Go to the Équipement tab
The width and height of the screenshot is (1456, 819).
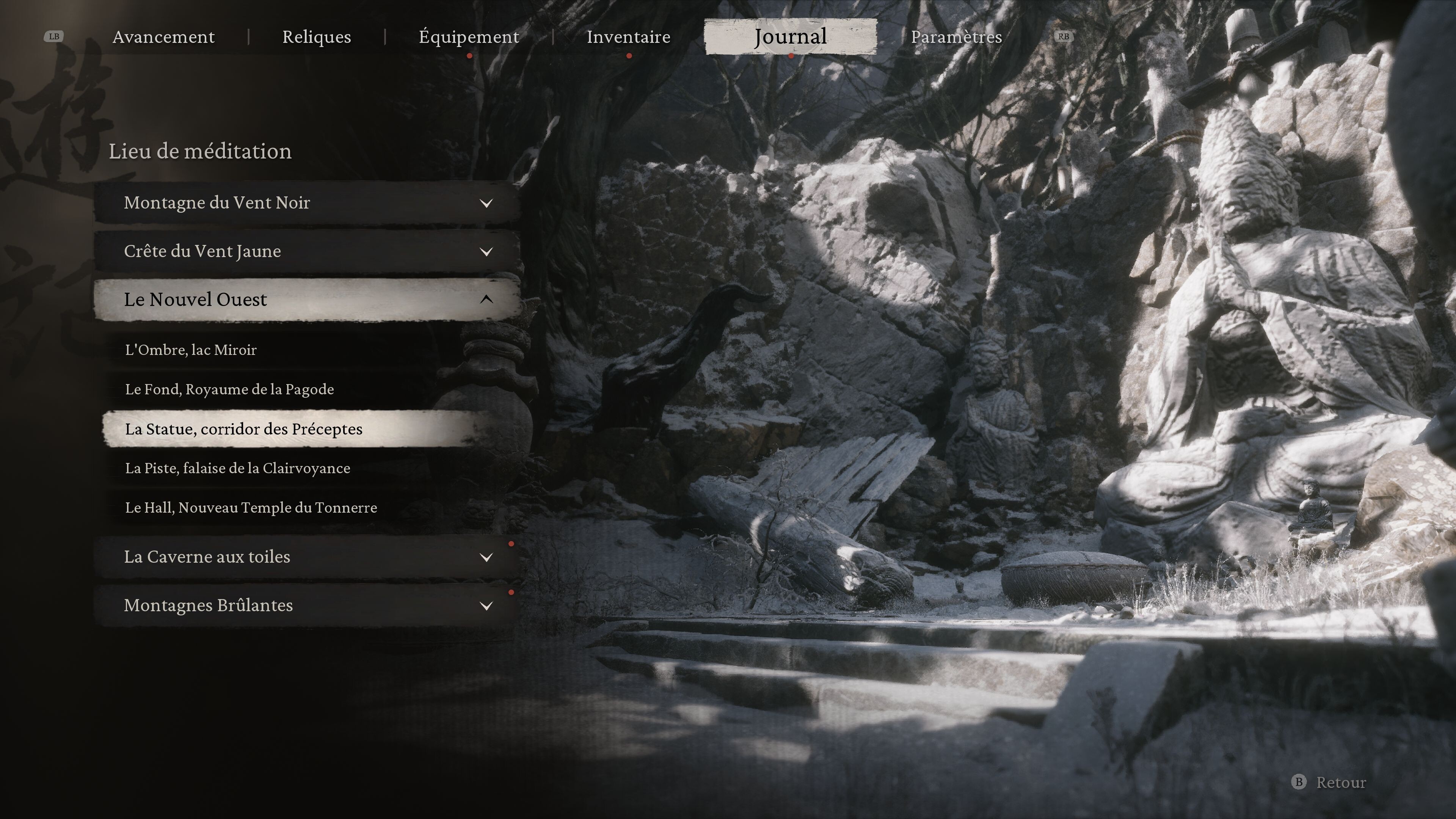[x=469, y=37]
